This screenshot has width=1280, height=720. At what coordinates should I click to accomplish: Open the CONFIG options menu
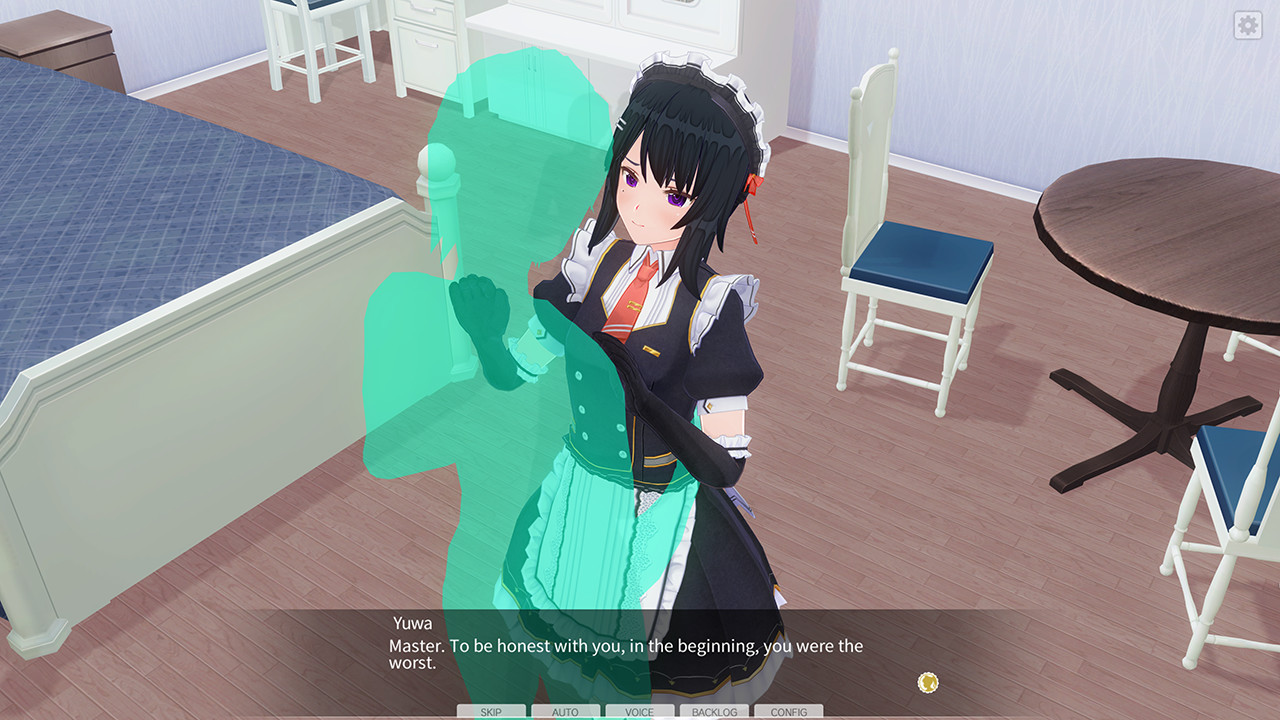coord(789,711)
